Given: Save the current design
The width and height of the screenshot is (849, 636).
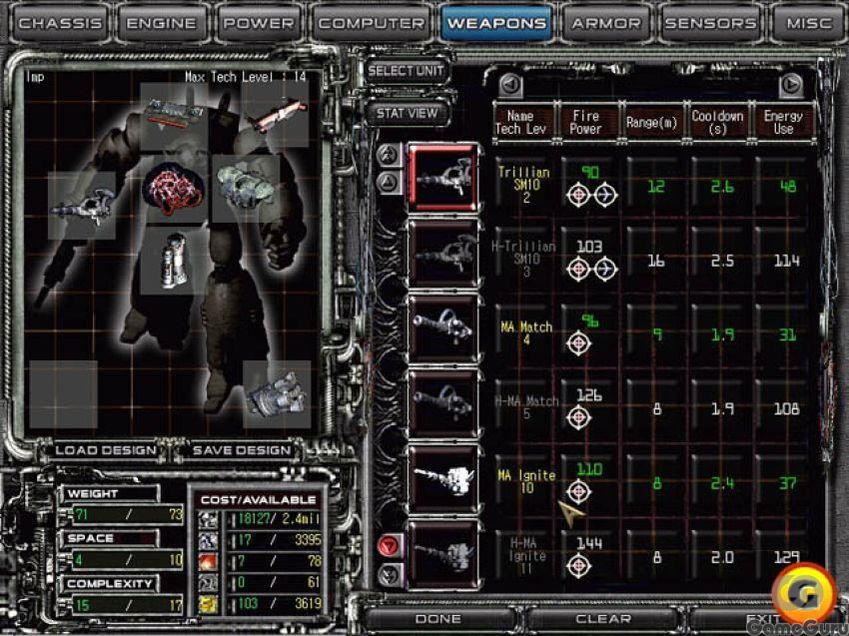Looking at the screenshot, I should [242, 450].
